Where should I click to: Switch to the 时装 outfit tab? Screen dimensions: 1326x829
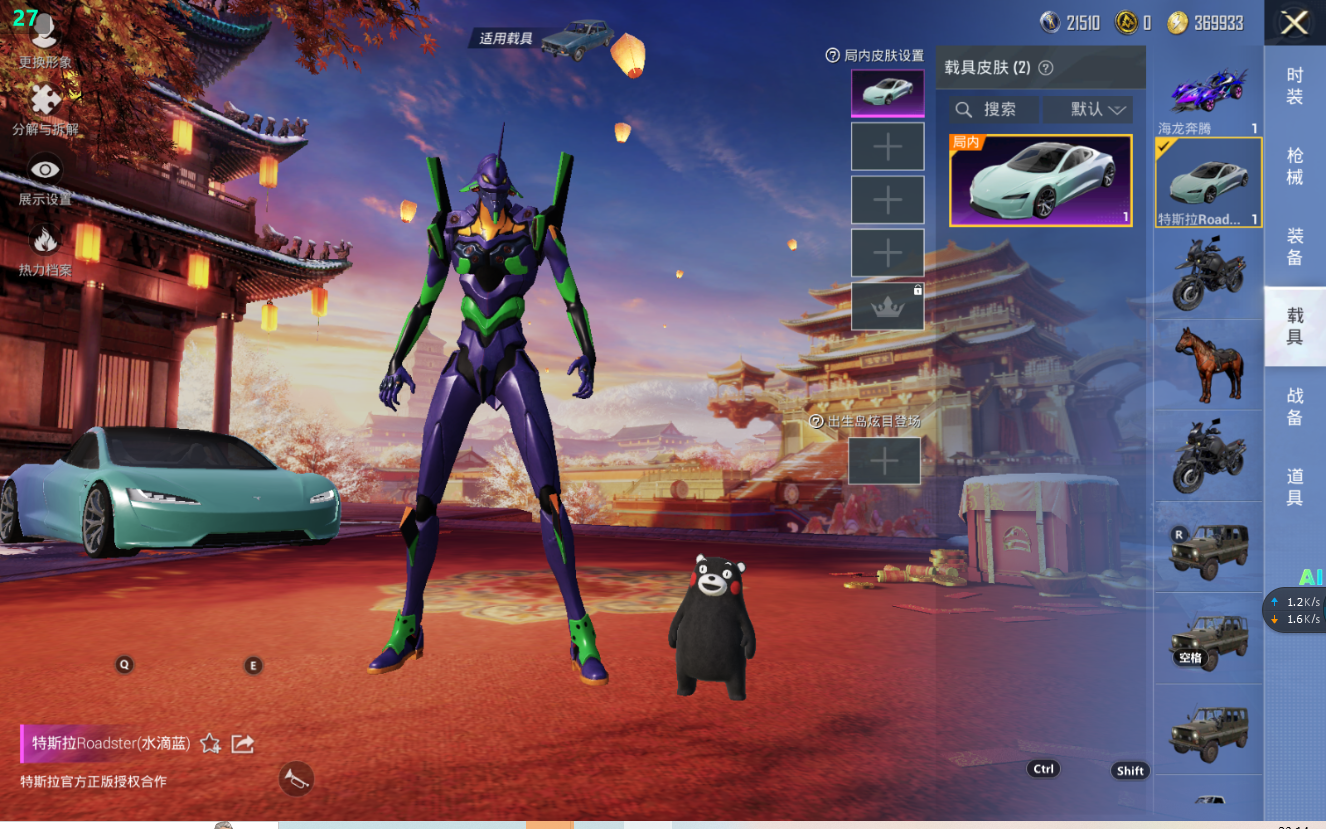pos(1294,86)
